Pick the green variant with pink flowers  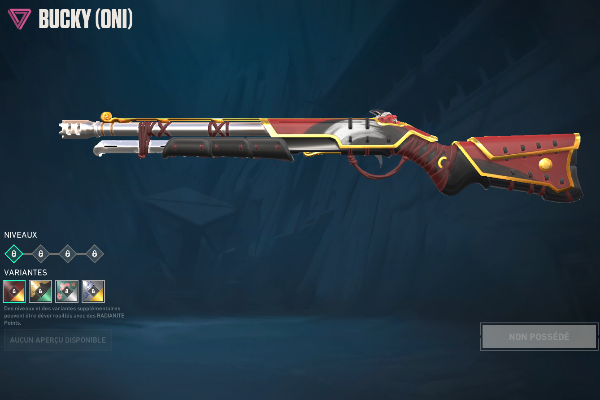67,291
